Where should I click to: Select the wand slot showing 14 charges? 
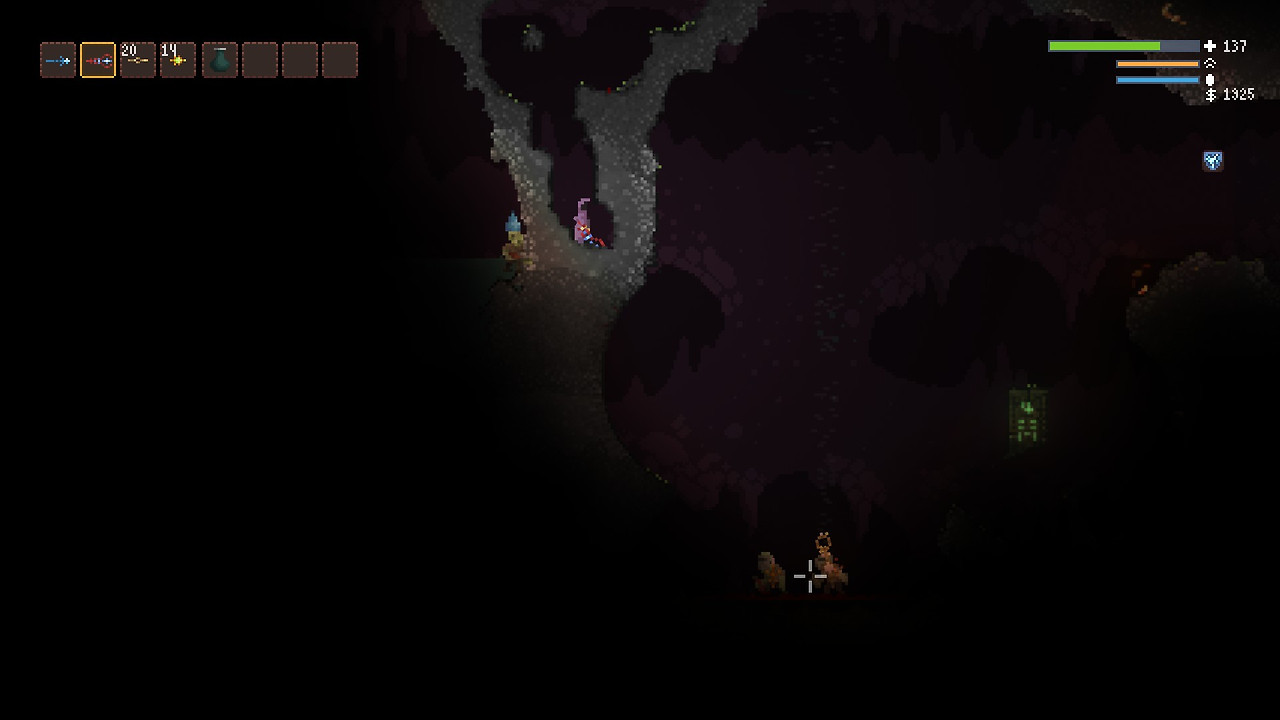[178, 61]
